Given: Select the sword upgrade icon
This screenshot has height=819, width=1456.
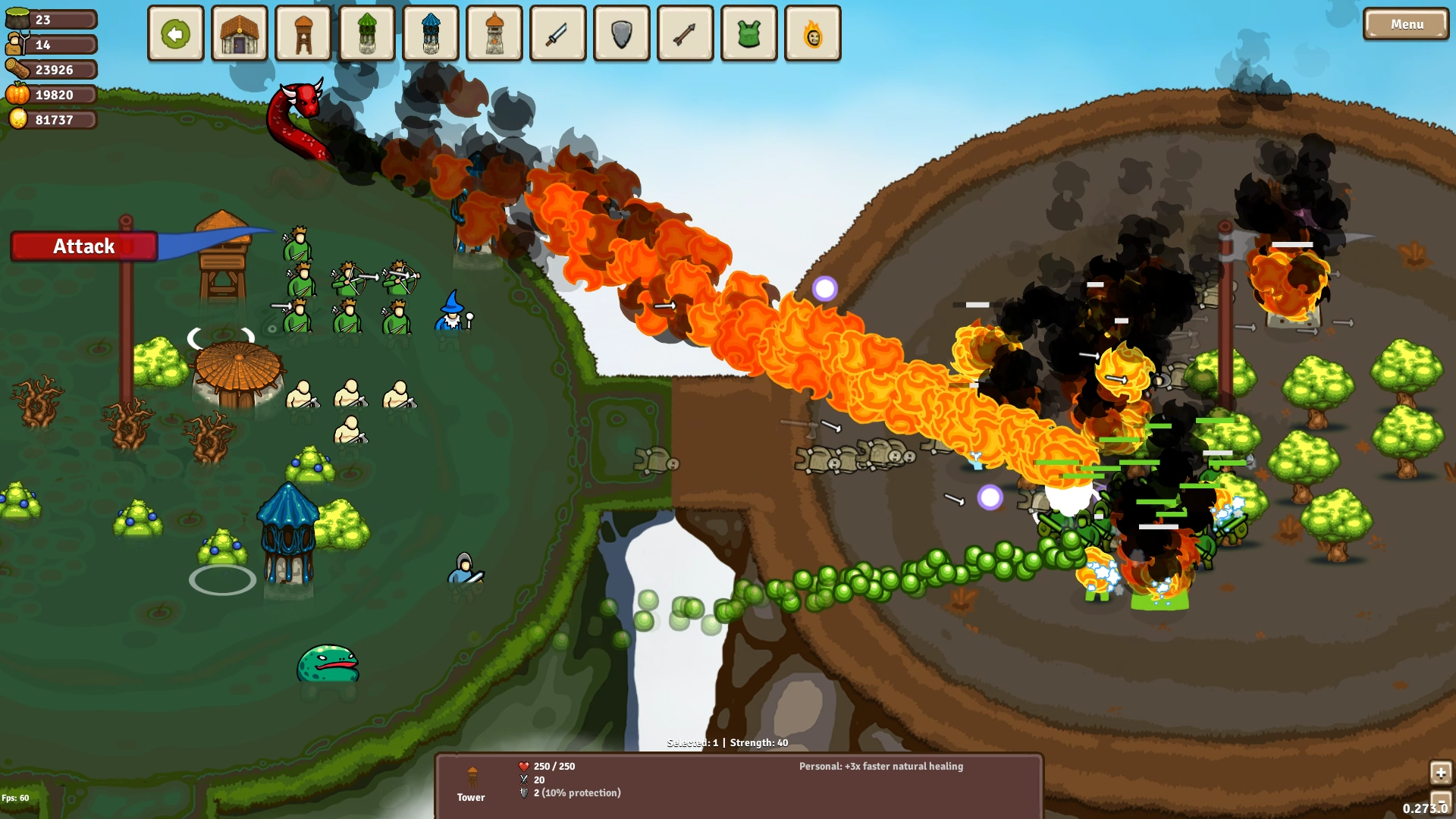Looking at the screenshot, I should pos(557,33).
